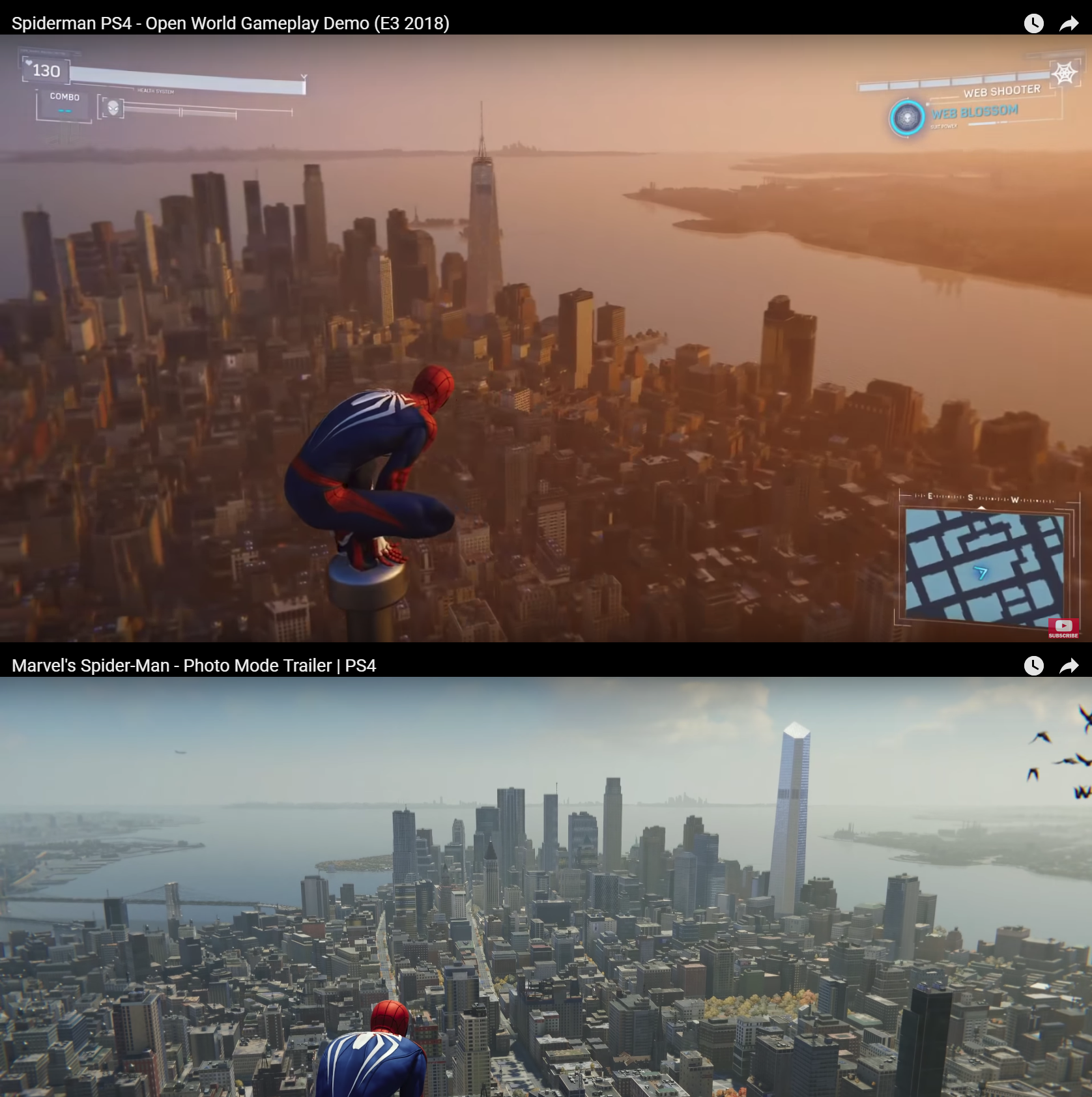Expand the chevron at the health bar's right end
This screenshot has height=1097, width=1092.
(302, 76)
